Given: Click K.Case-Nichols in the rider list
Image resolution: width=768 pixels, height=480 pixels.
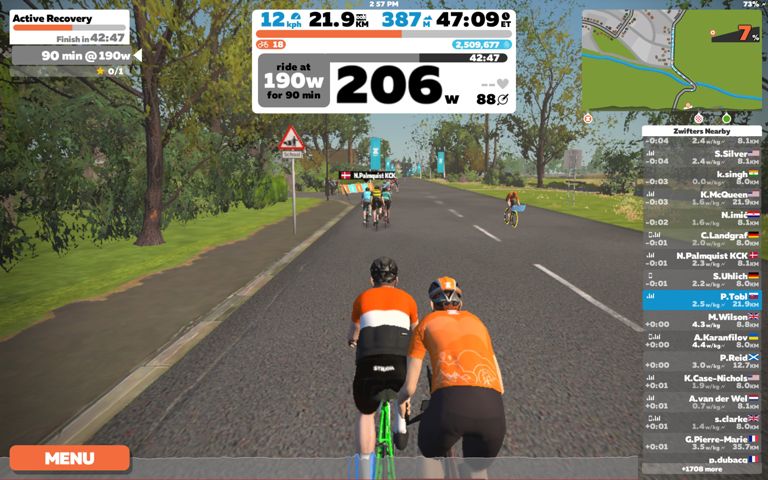Looking at the screenshot, I should click(x=701, y=382).
